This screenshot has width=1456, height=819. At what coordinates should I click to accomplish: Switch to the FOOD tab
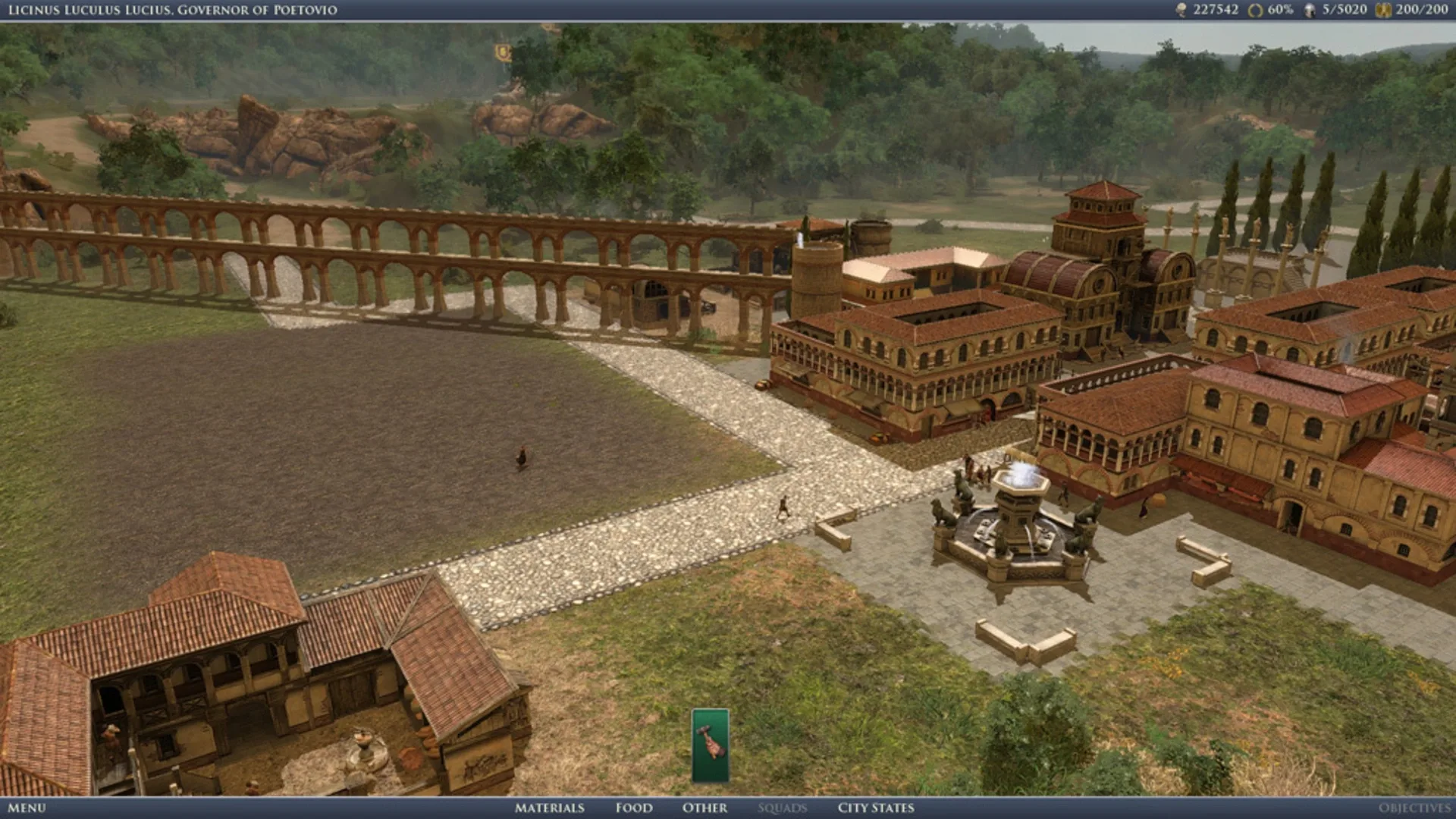click(633, 808)
